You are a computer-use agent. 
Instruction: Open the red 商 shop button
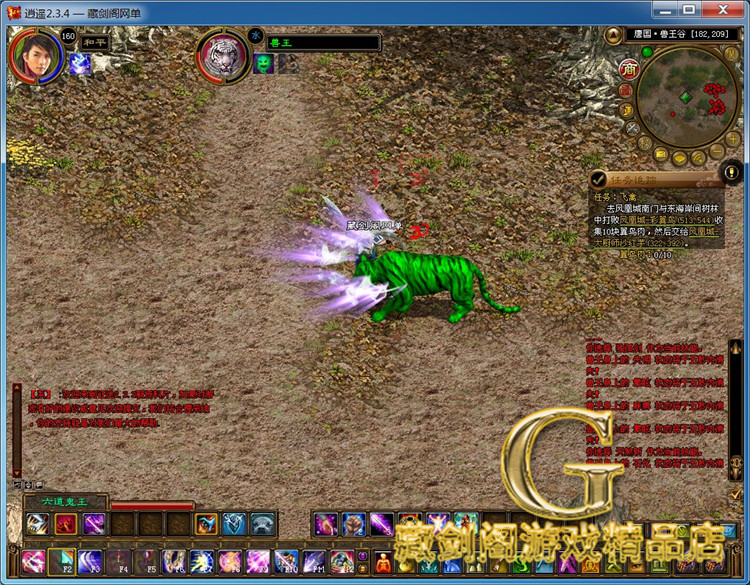(629, 68)
